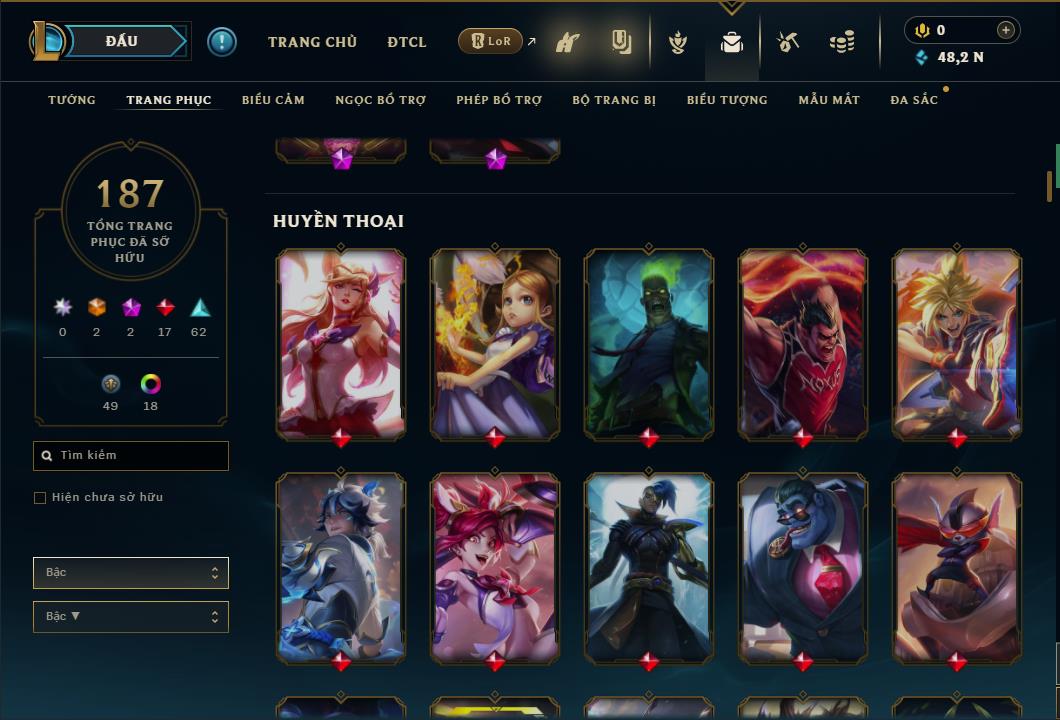The height and width of the screenshot is (720, 1060).
Task: Select the green zombie suit skin card
Action: (x=649, y=343)
